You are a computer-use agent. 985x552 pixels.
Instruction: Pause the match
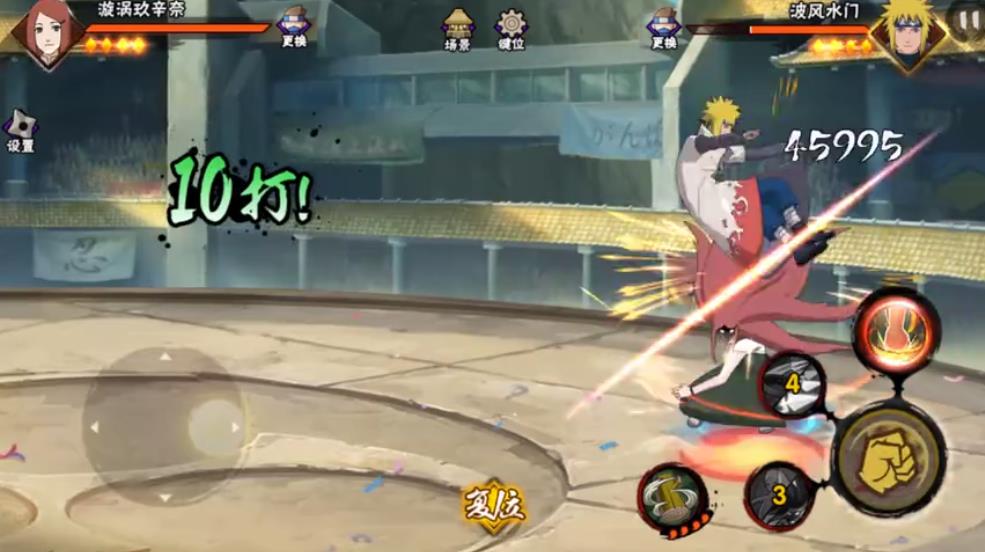pyautogui.click(x=966, y=19)
